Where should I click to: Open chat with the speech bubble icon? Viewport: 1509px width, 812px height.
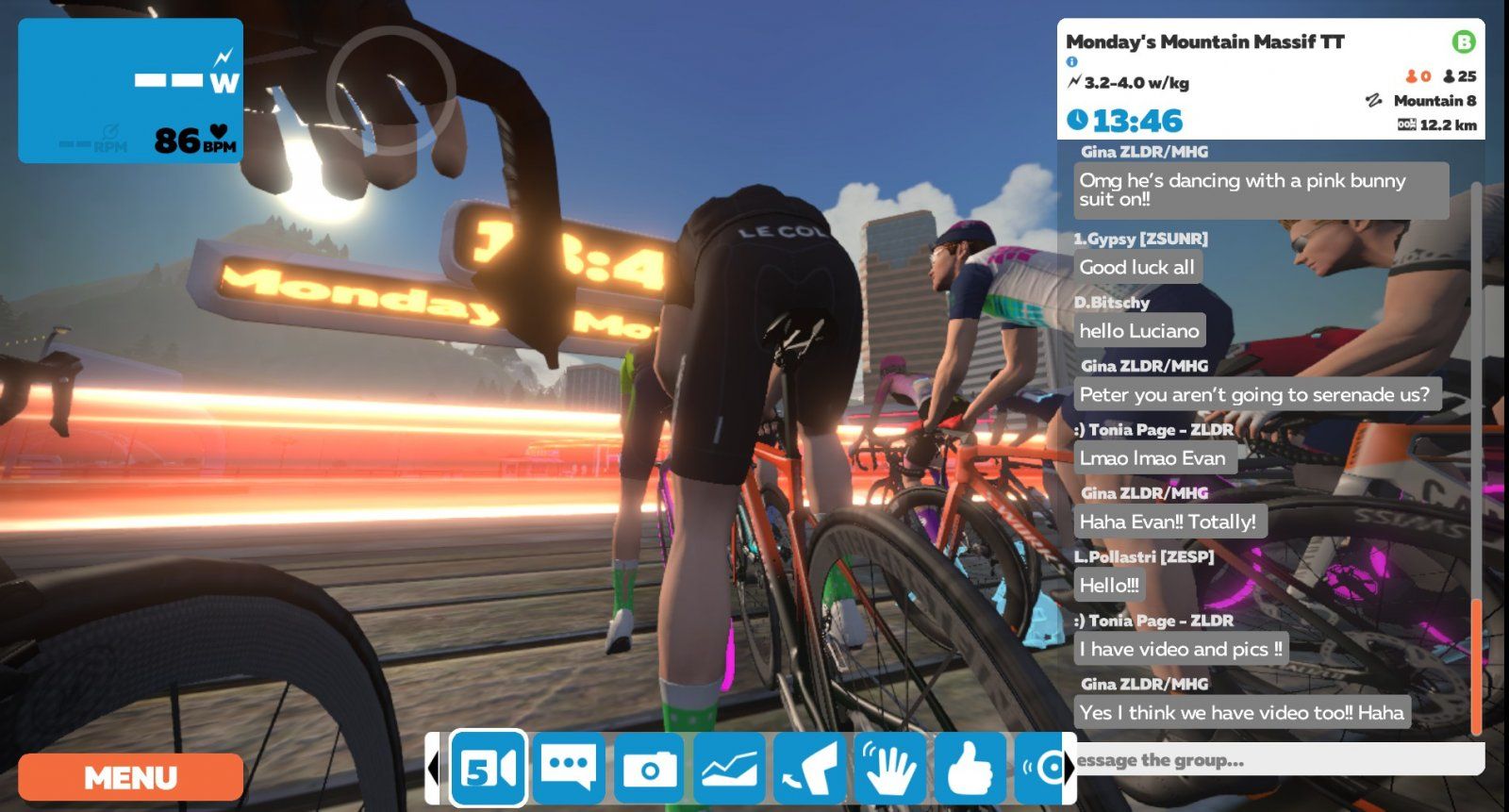(569, 769)
